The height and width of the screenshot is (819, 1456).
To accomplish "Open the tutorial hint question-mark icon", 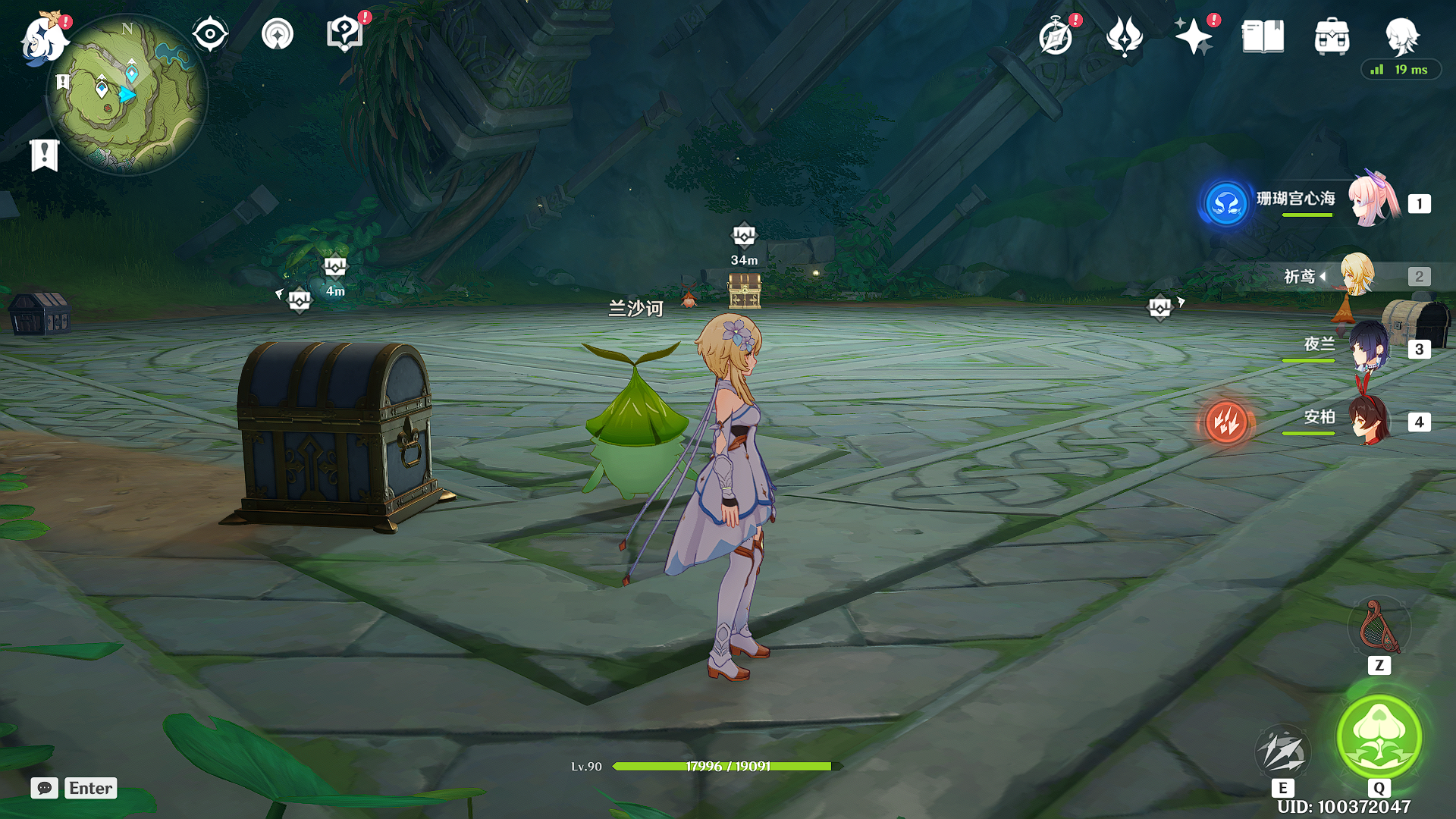I will pyautogui.click(x=344, y=35).
